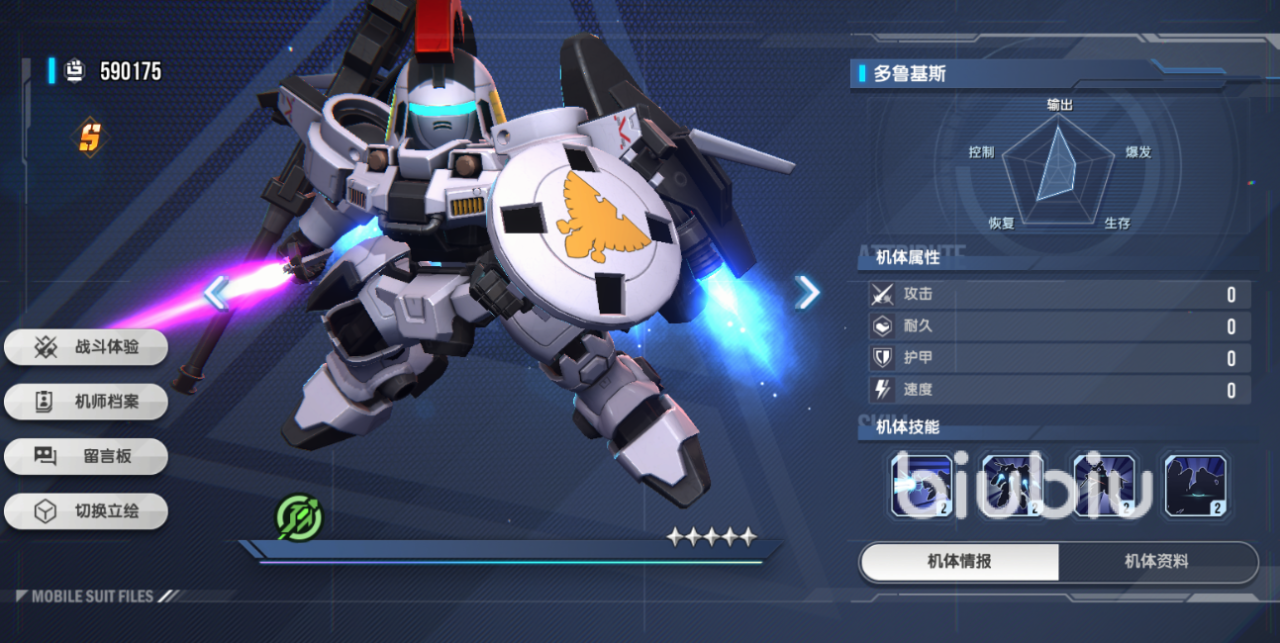Go to the next mobile suit
The image size is (1280, 643).
pos(807,292)
